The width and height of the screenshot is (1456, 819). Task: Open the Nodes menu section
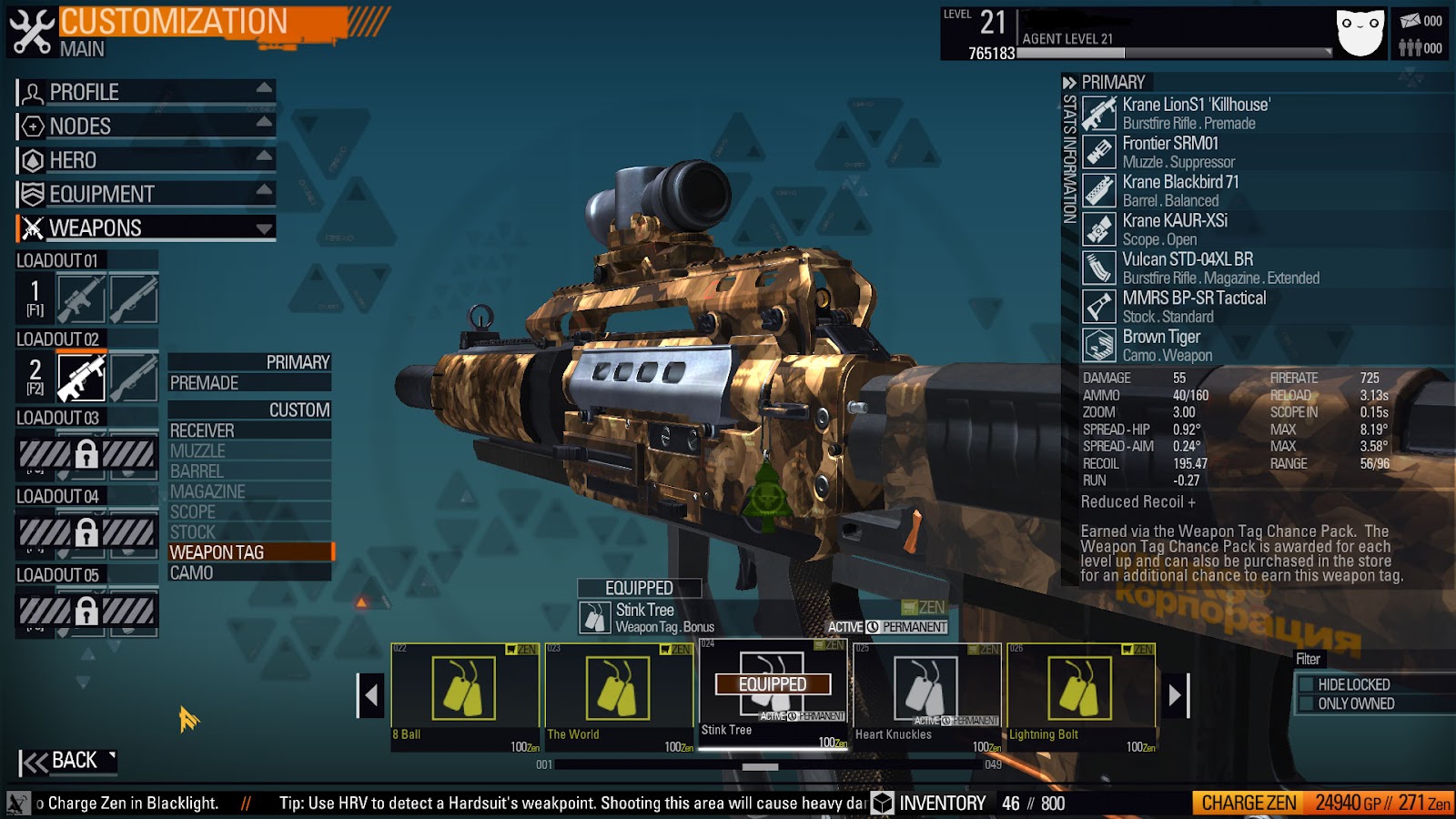146,126
